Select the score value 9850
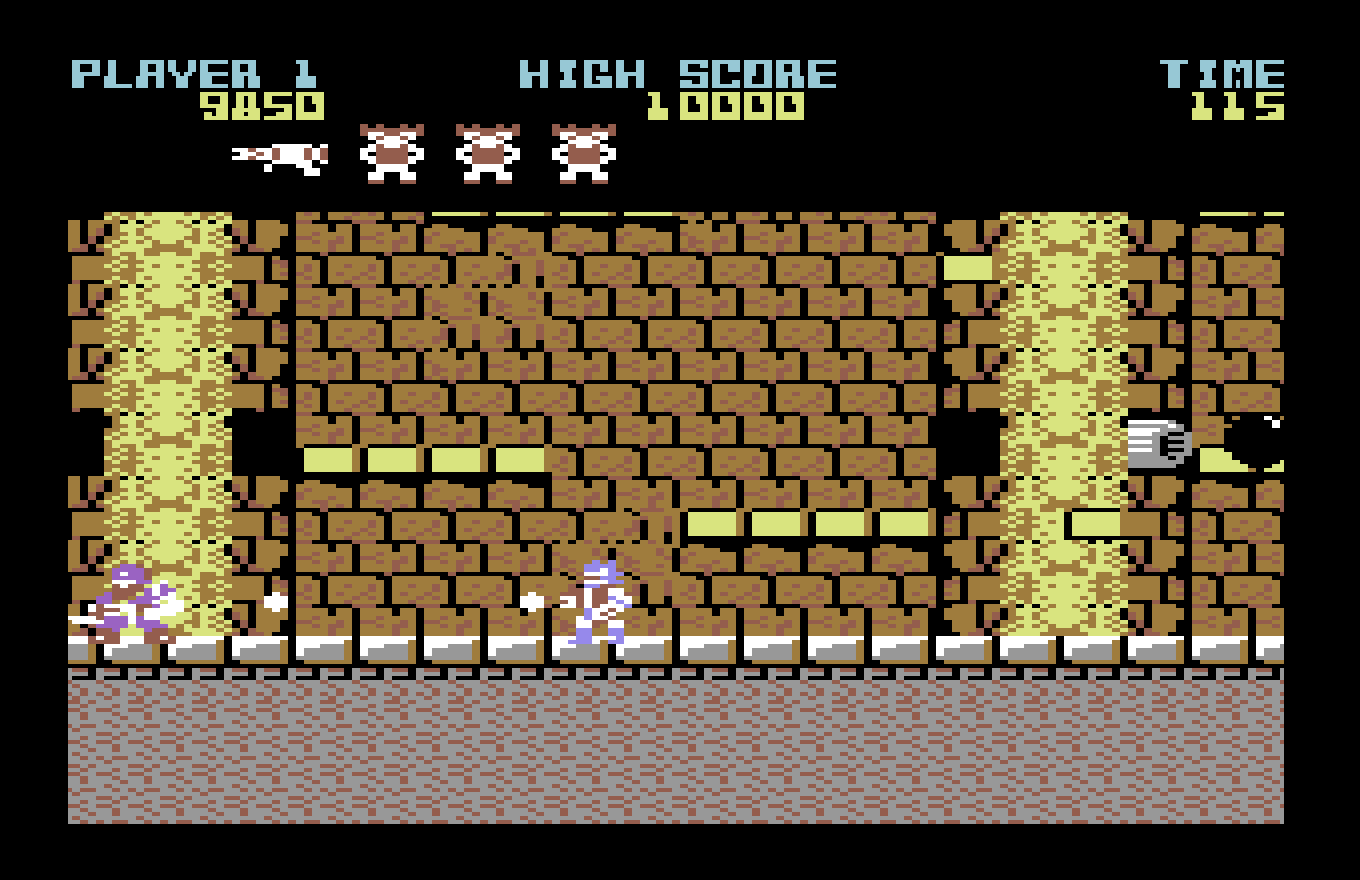 pyautogui.click(x=263, y=105)
